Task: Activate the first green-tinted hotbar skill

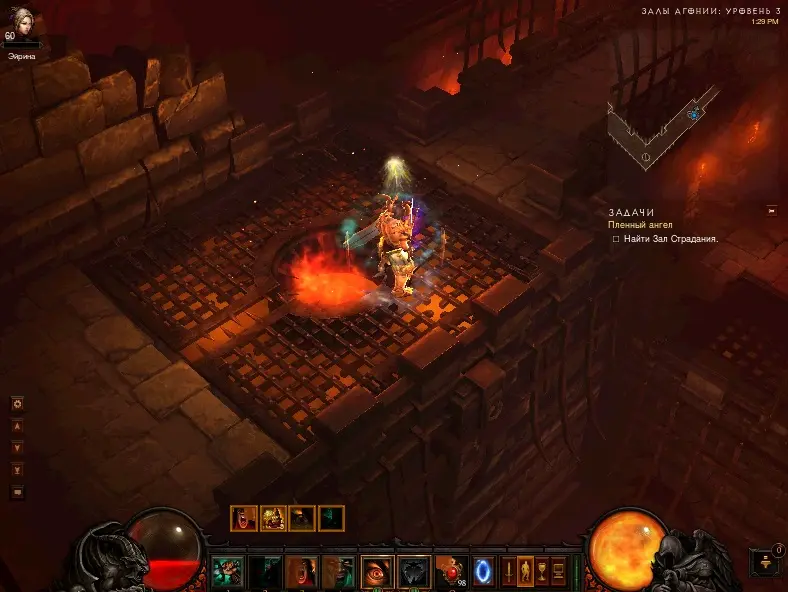Action: (227, 571)
